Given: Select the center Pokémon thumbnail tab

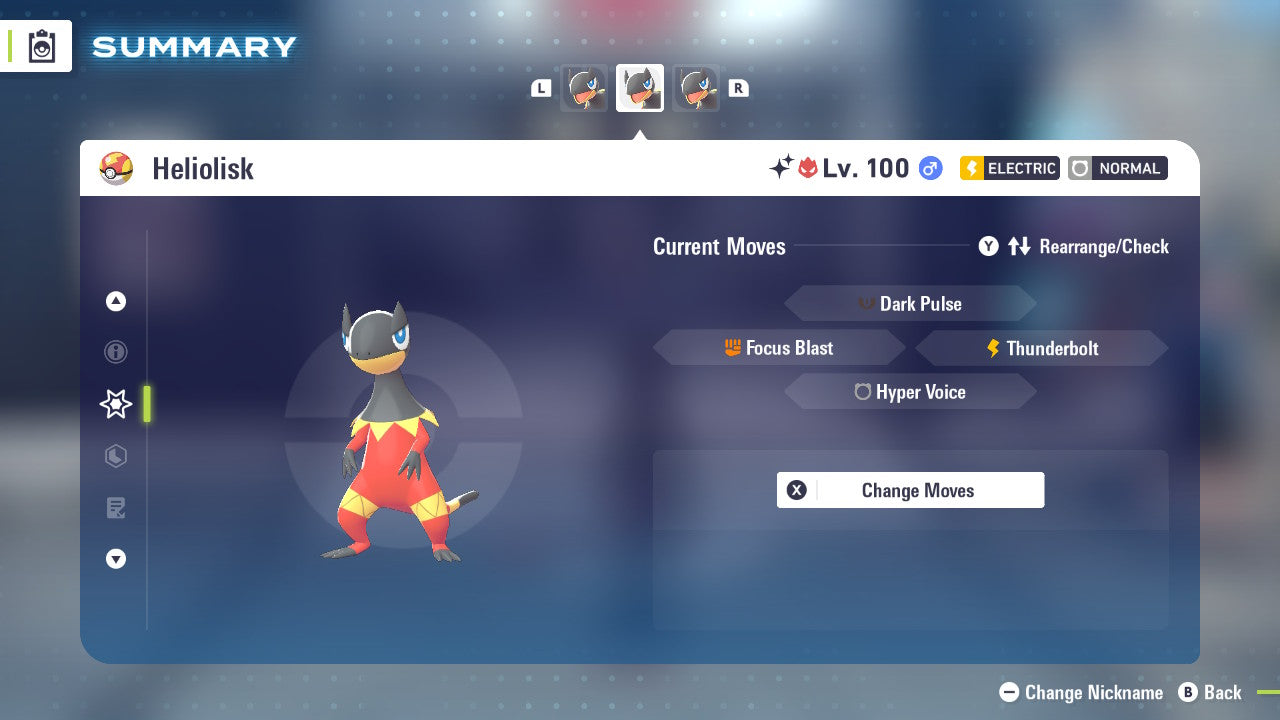Looking at the screenshot, I should pos(640,87).
